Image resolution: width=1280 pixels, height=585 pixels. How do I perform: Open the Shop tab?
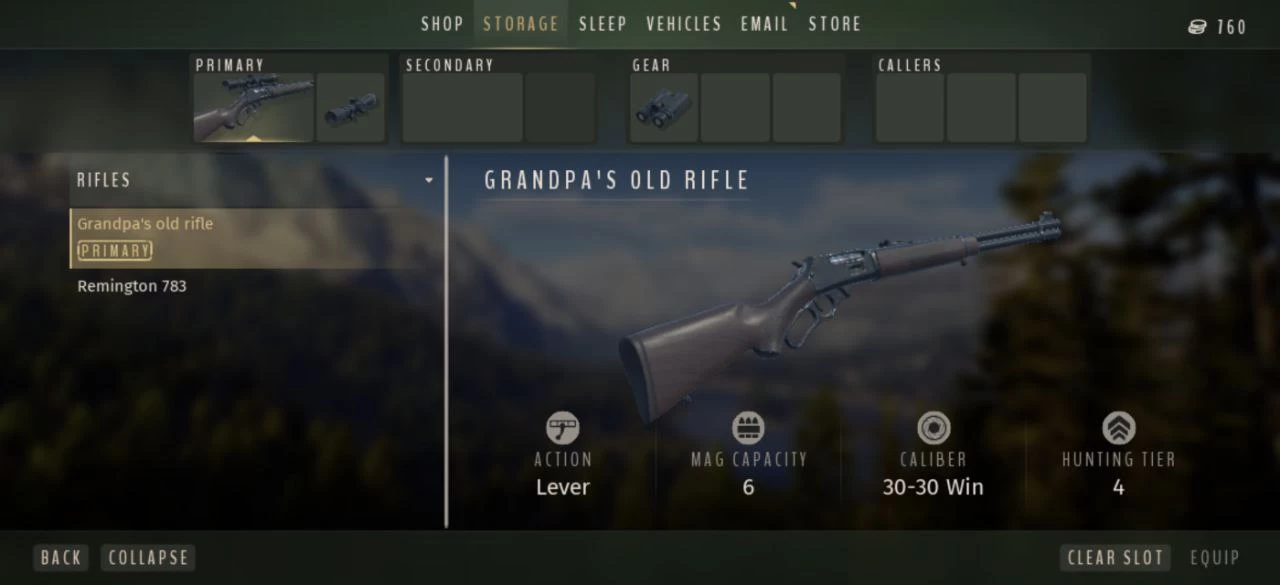[x=442, y=24]
